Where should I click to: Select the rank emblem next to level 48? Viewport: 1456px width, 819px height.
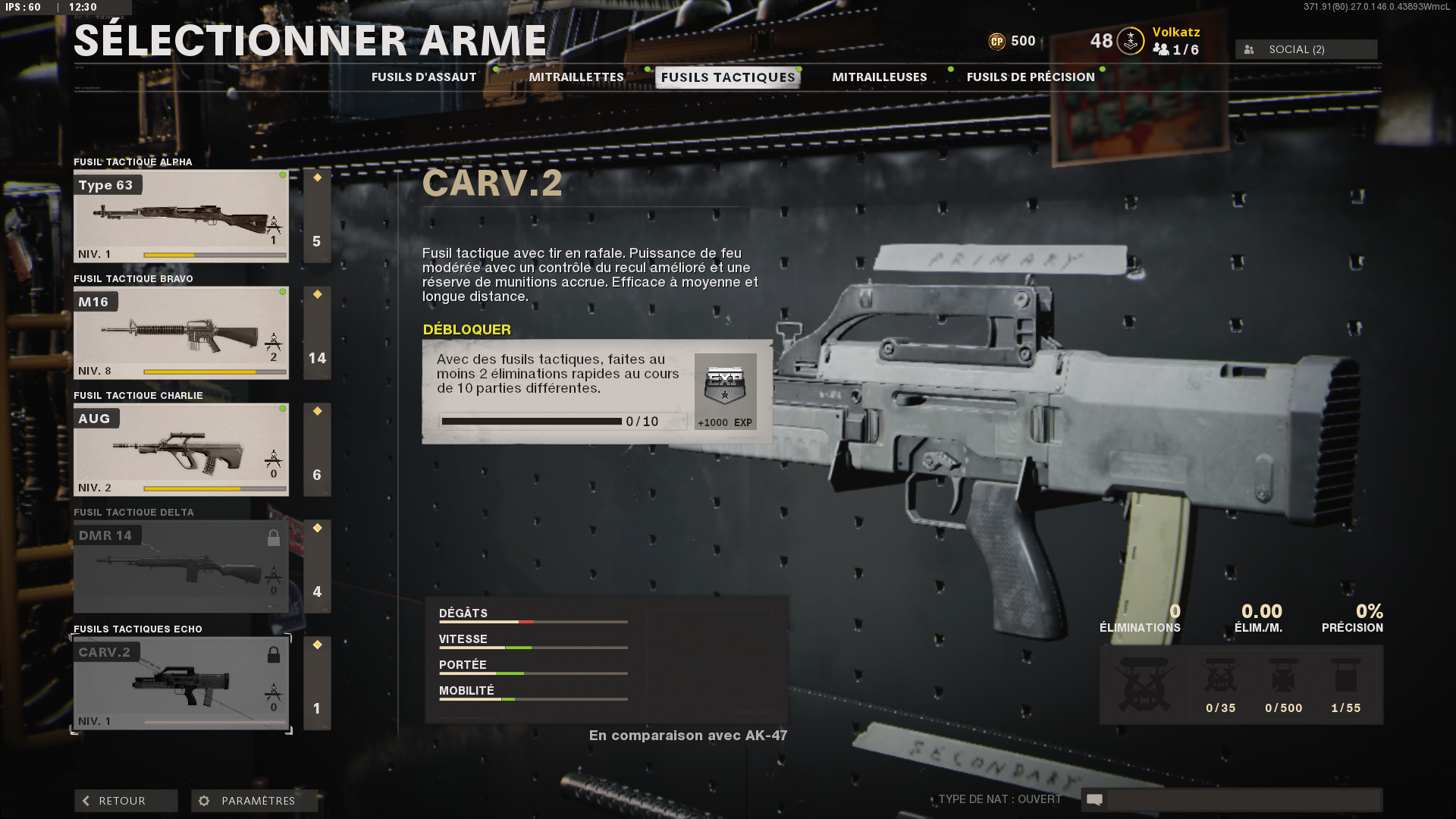(1129, 41)
